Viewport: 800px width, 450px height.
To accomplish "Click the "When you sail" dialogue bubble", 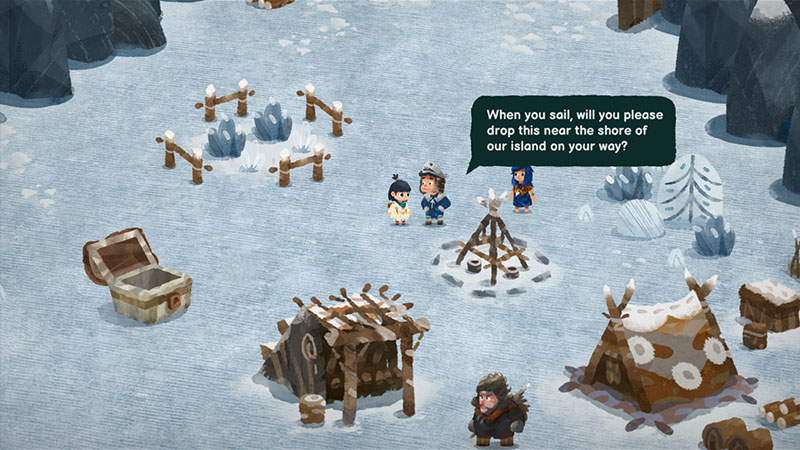I will click(x=572, y=130).
